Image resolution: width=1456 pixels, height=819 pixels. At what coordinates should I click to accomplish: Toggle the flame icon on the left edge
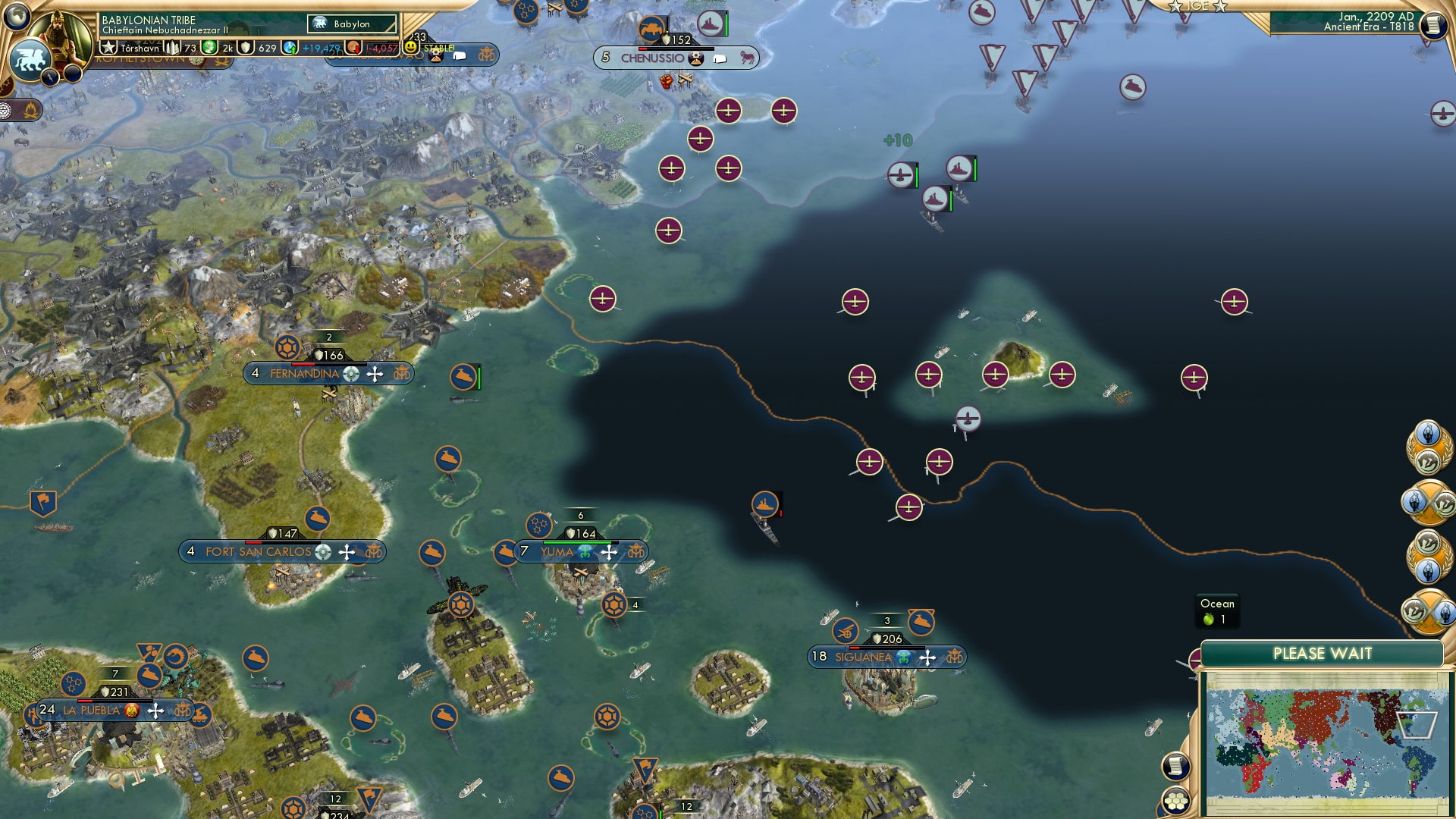click(30, 109)
